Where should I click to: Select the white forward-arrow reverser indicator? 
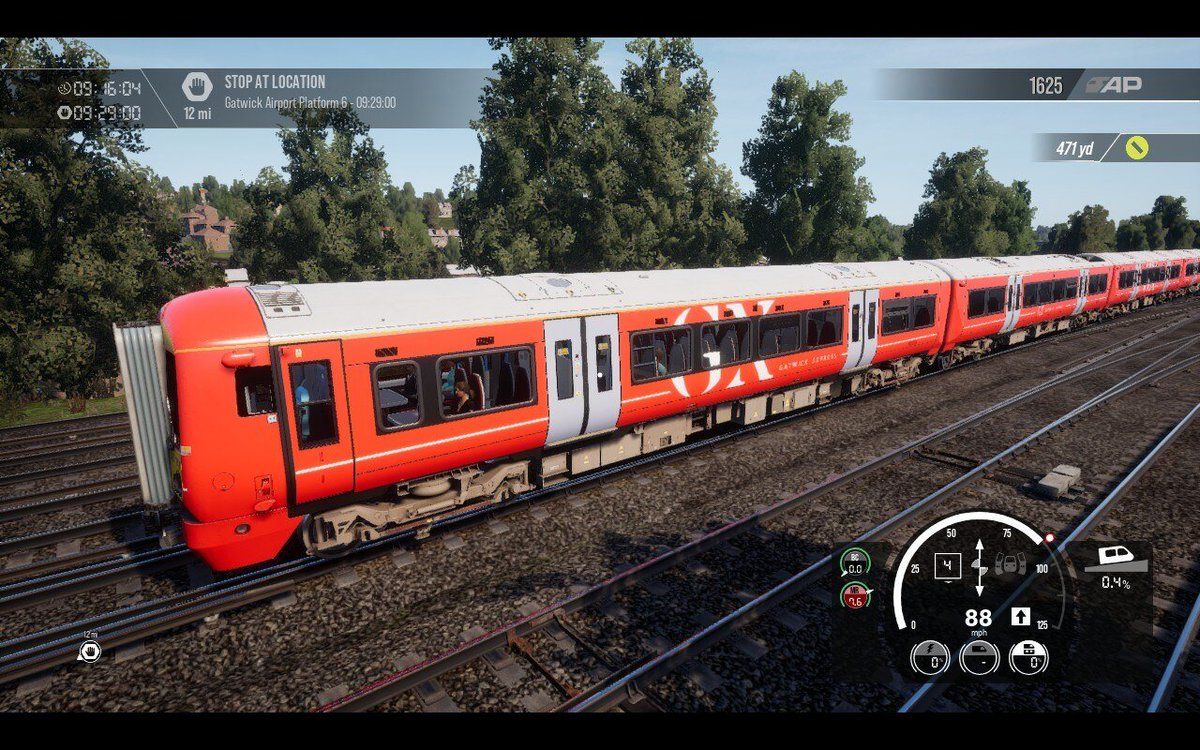1020,617
